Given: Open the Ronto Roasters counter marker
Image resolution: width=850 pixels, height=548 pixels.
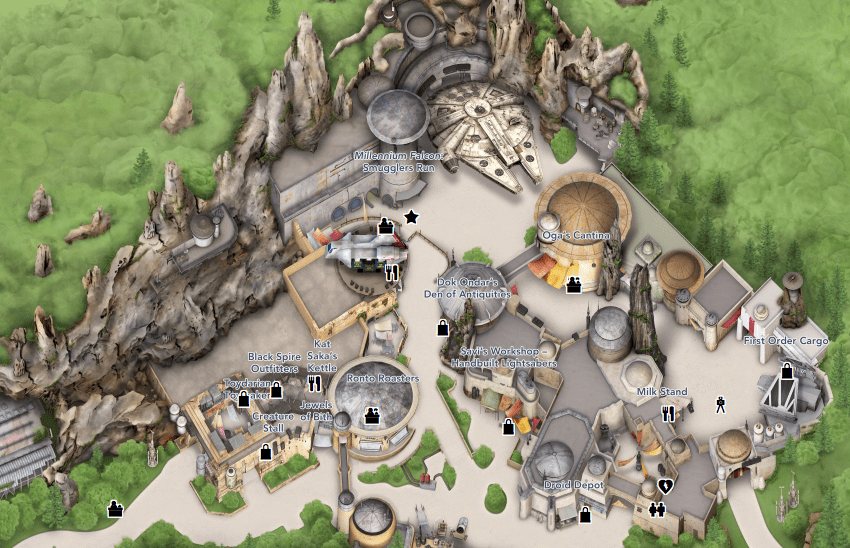Looking at the screenshot, I should point(372,415).
